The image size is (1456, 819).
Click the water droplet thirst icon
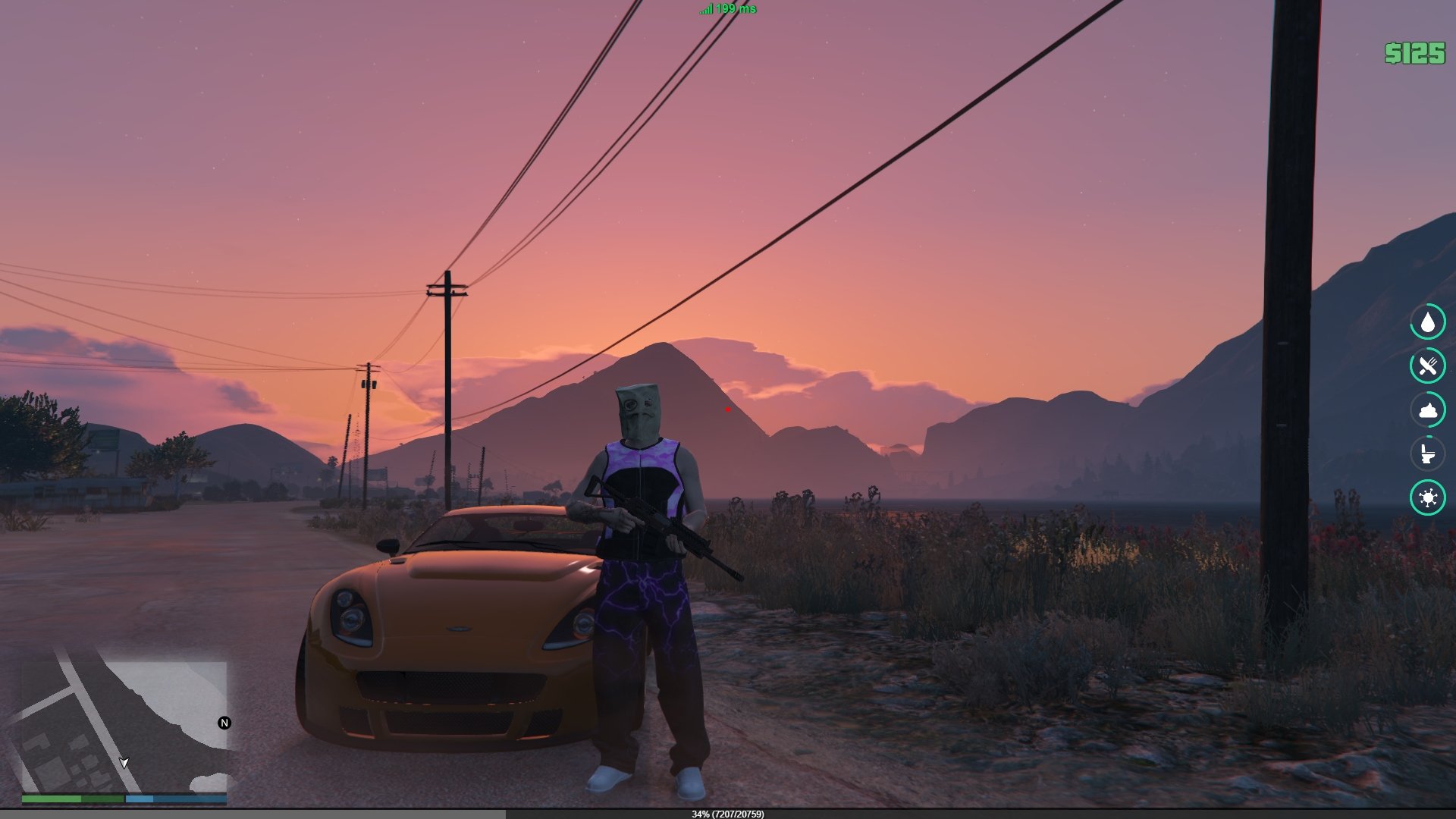click(1428, 322)
